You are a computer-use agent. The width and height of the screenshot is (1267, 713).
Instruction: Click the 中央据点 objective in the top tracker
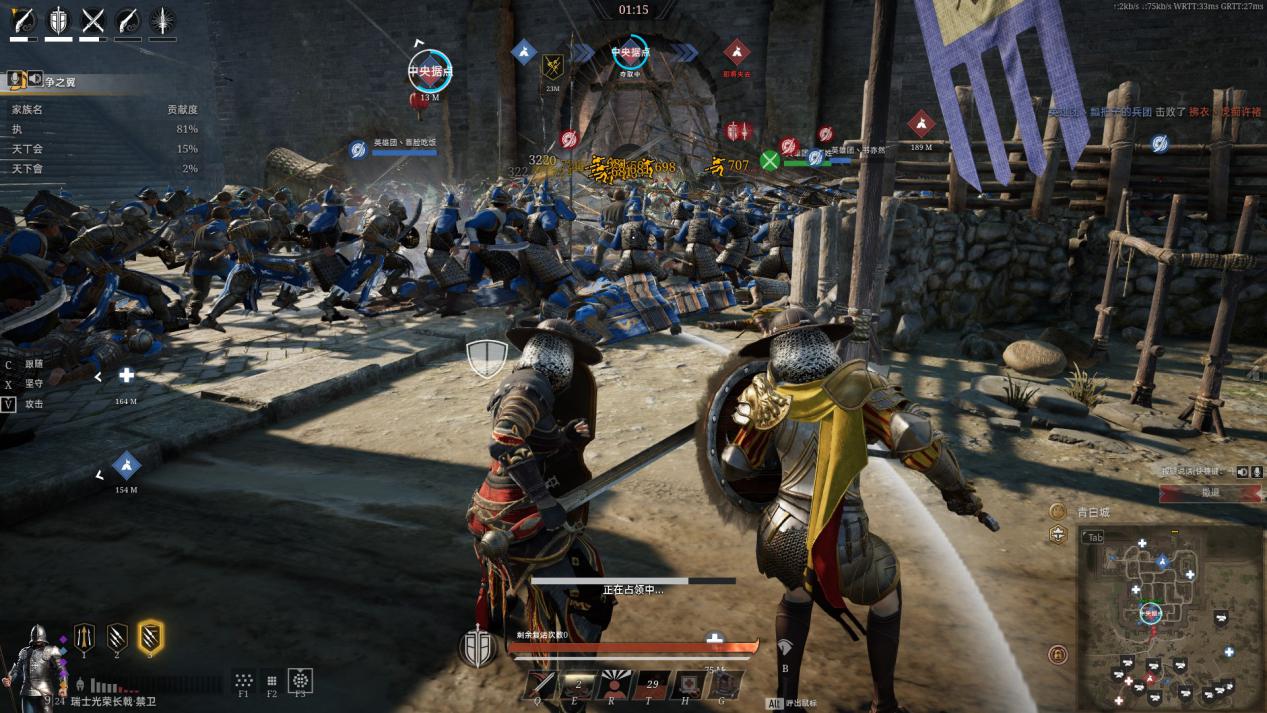pyautogui.click(x=631, y=54)
